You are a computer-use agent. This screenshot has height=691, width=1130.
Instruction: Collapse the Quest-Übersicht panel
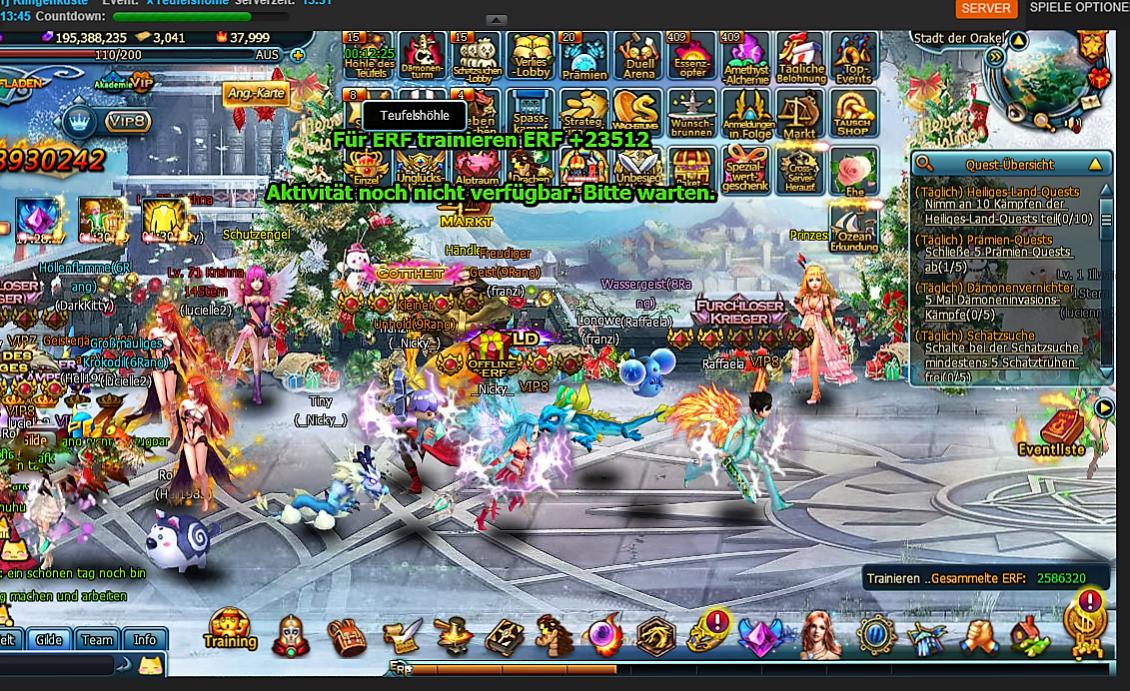pos(1095,164)
